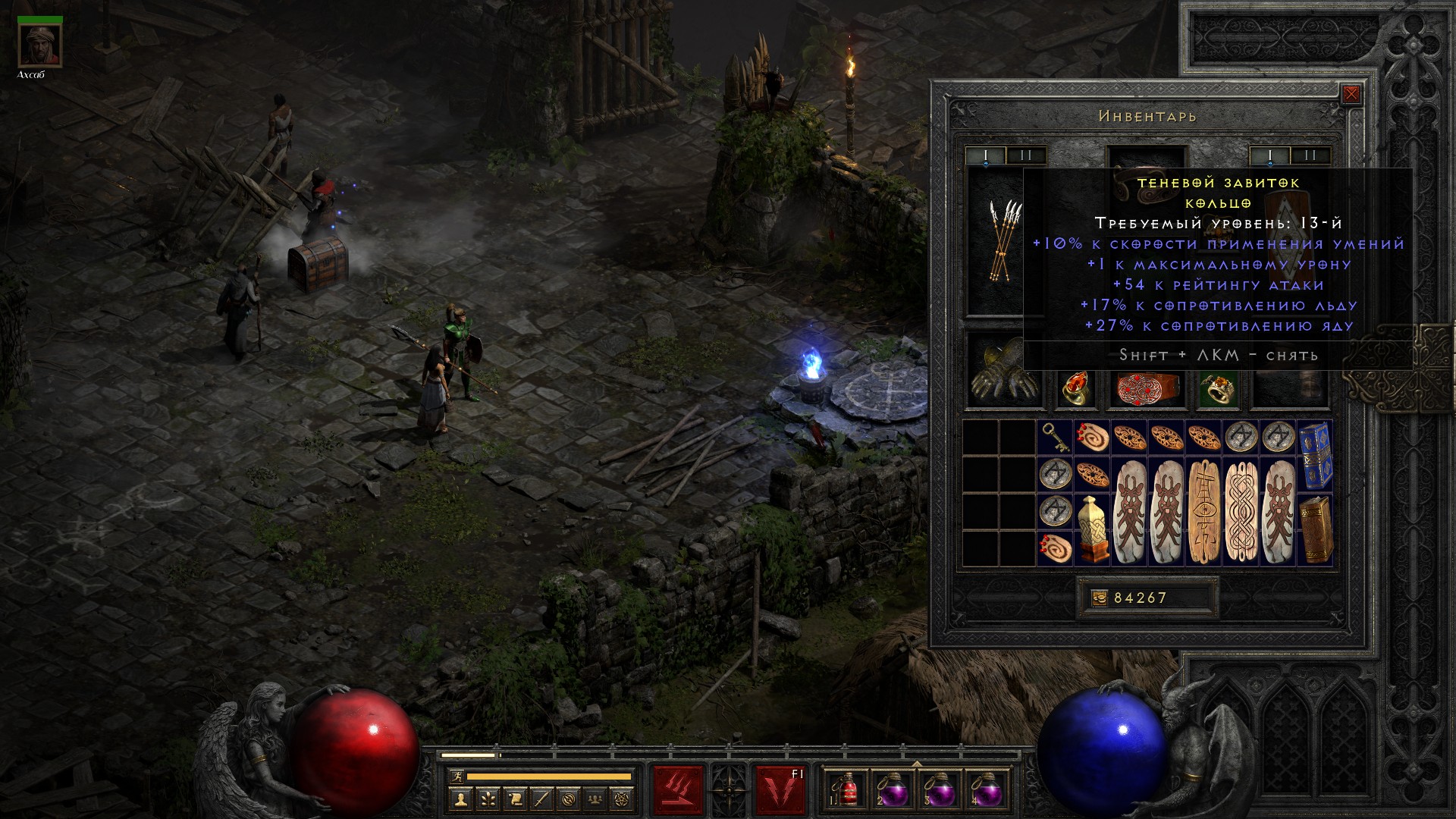This screenshot has height=819, width=1456.
Task: Select the eye-carved wooden grand charm
Action: [1203, 511]
